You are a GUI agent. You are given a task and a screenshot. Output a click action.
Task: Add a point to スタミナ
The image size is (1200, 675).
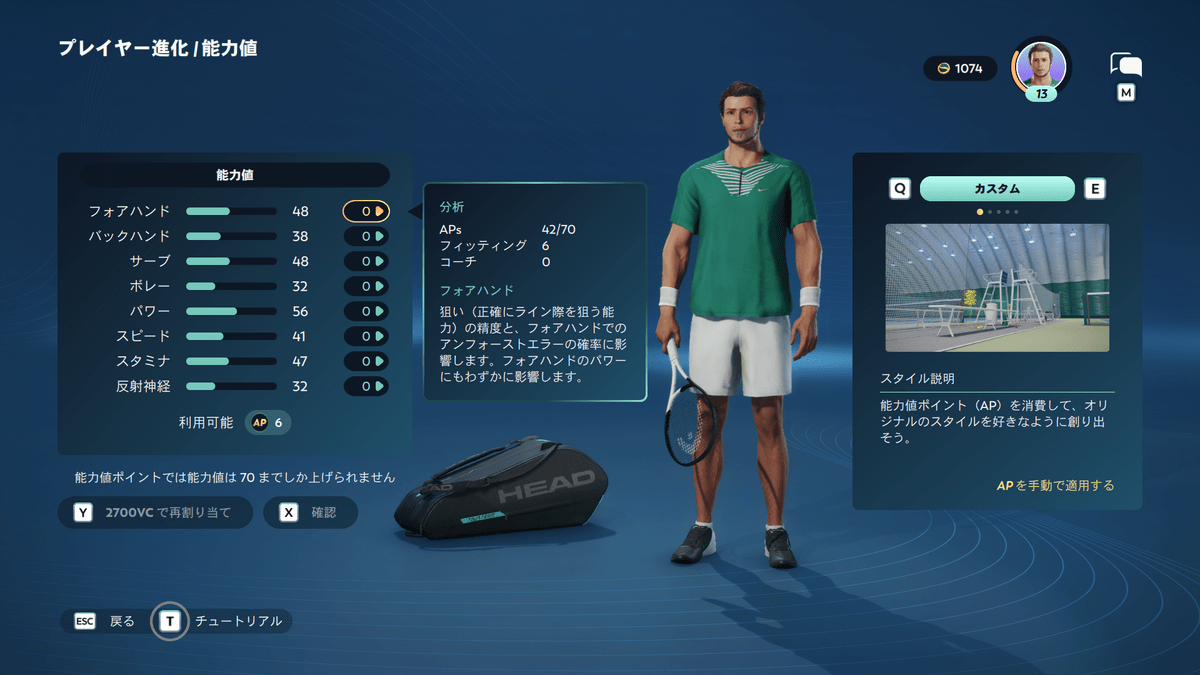[379, 361]
